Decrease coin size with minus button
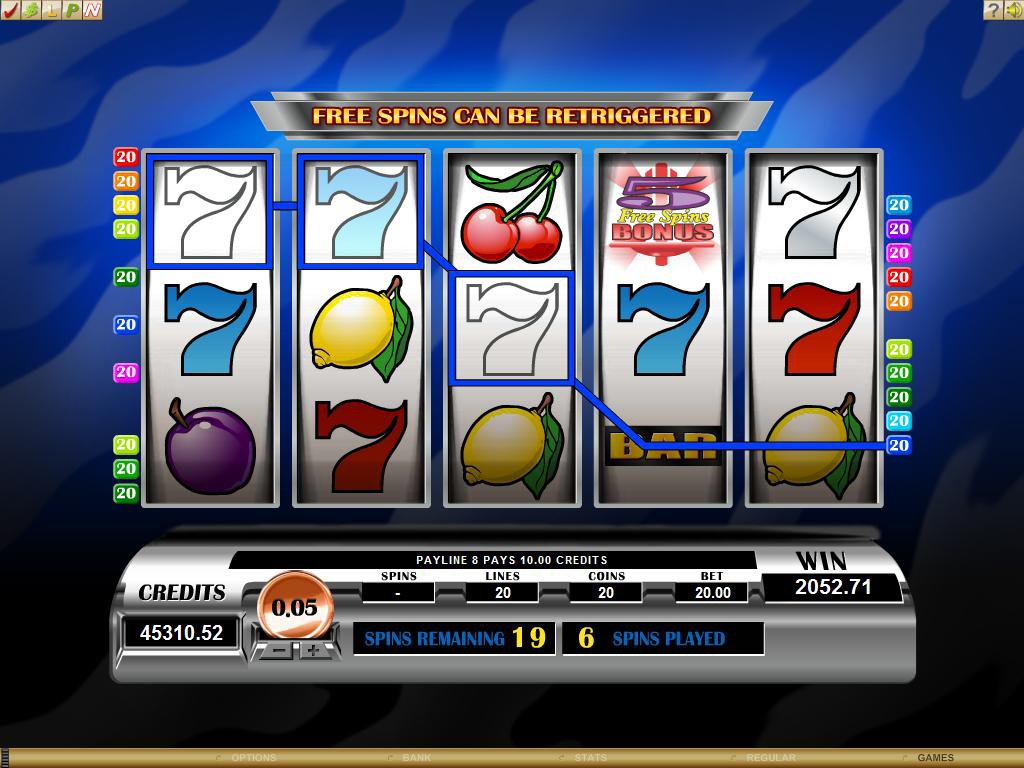1024x768 pixels. [x=279, y=650]
